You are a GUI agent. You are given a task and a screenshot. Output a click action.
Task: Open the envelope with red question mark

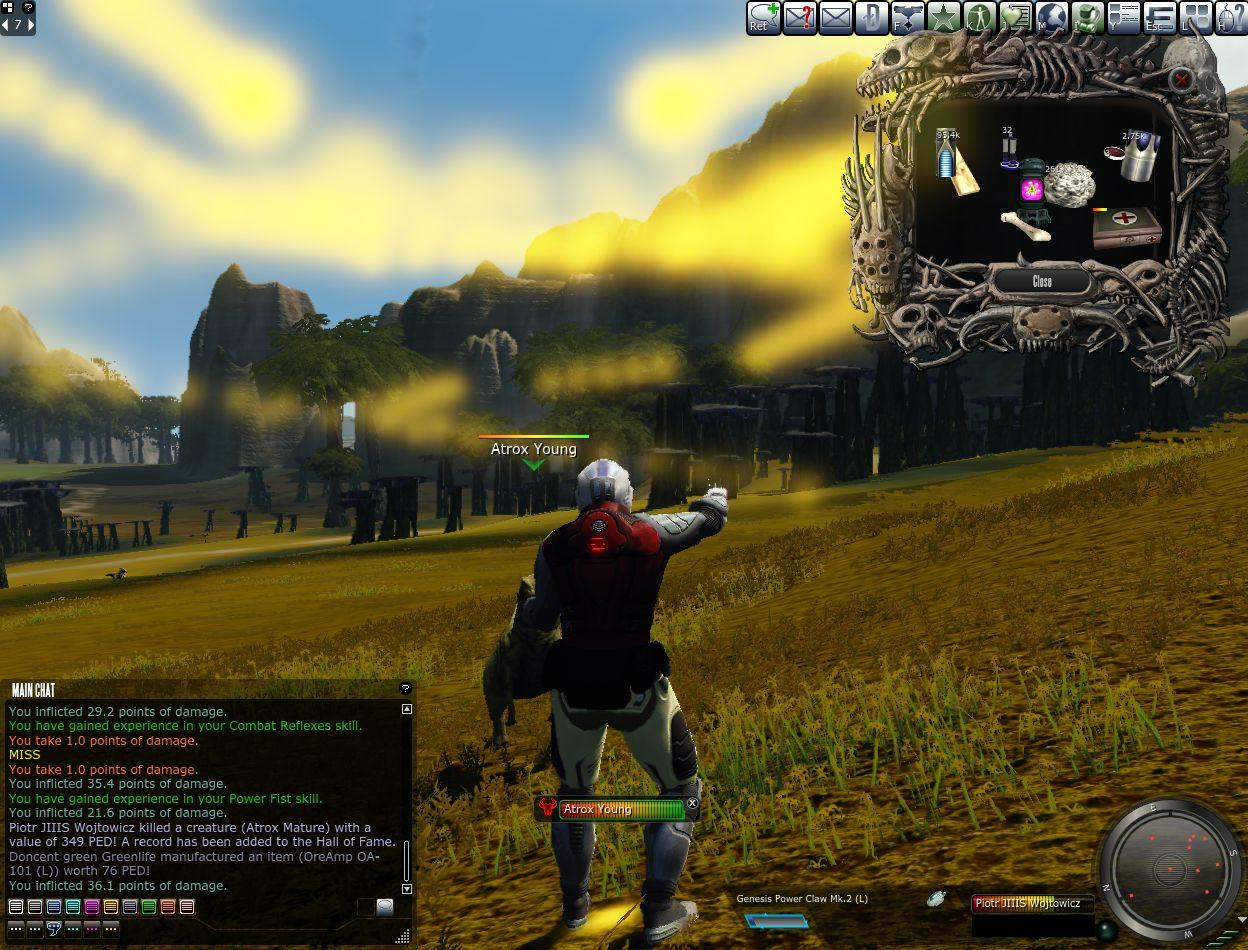799,18
